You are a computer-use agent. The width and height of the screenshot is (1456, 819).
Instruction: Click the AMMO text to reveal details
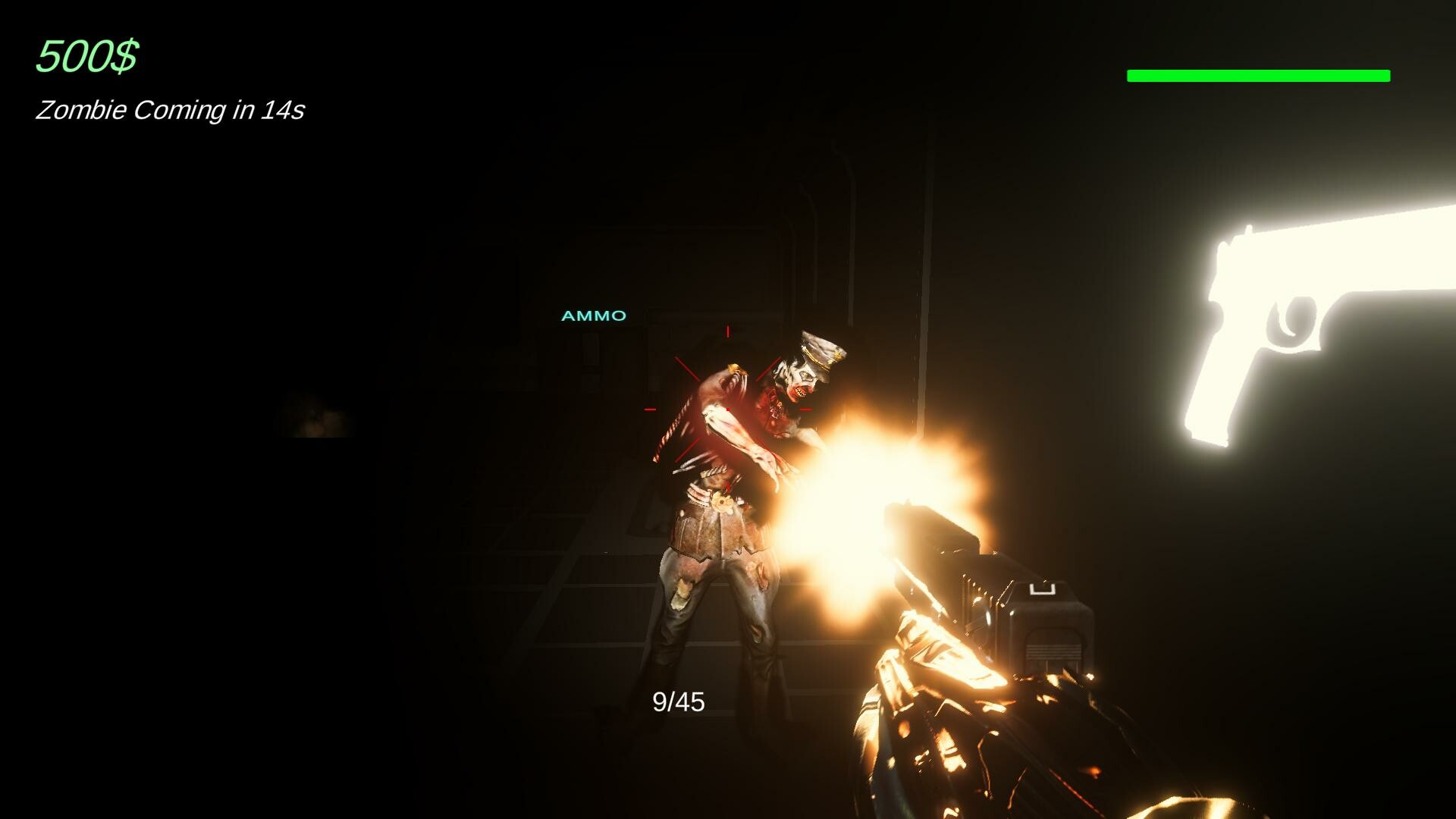(x=594, y=315)
